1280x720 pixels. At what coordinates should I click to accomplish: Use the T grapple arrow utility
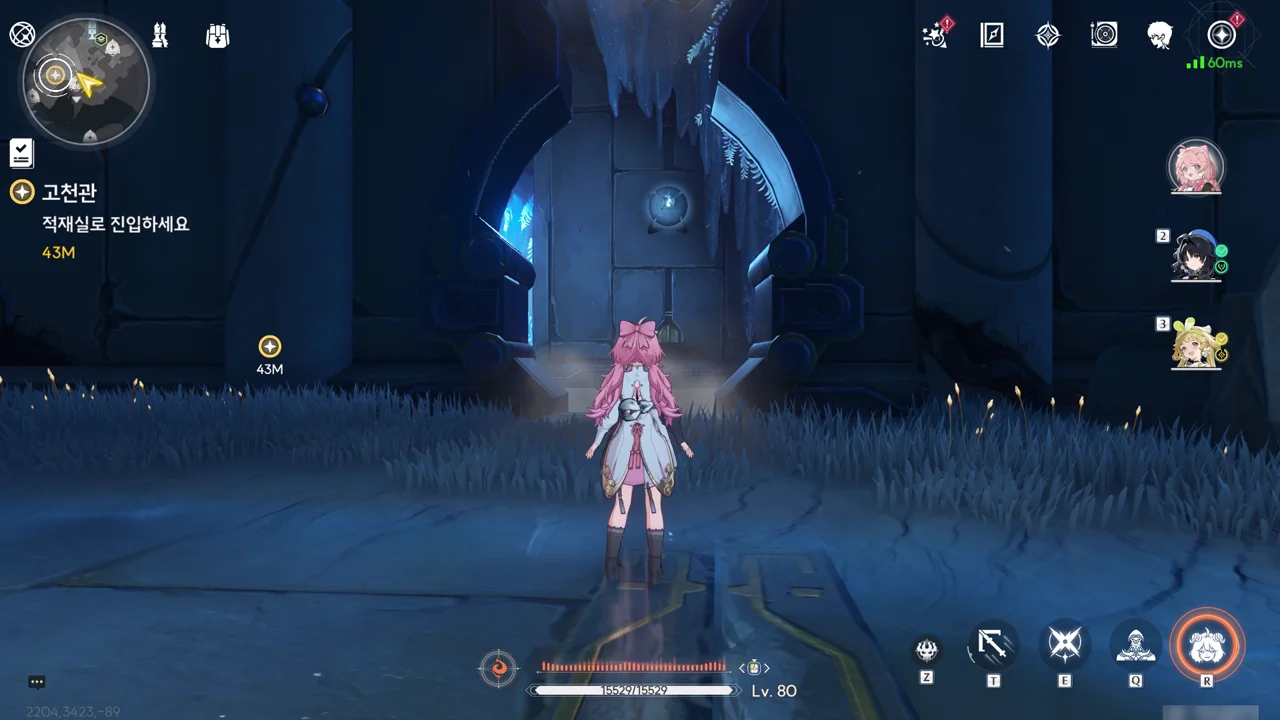pos(993,645)
